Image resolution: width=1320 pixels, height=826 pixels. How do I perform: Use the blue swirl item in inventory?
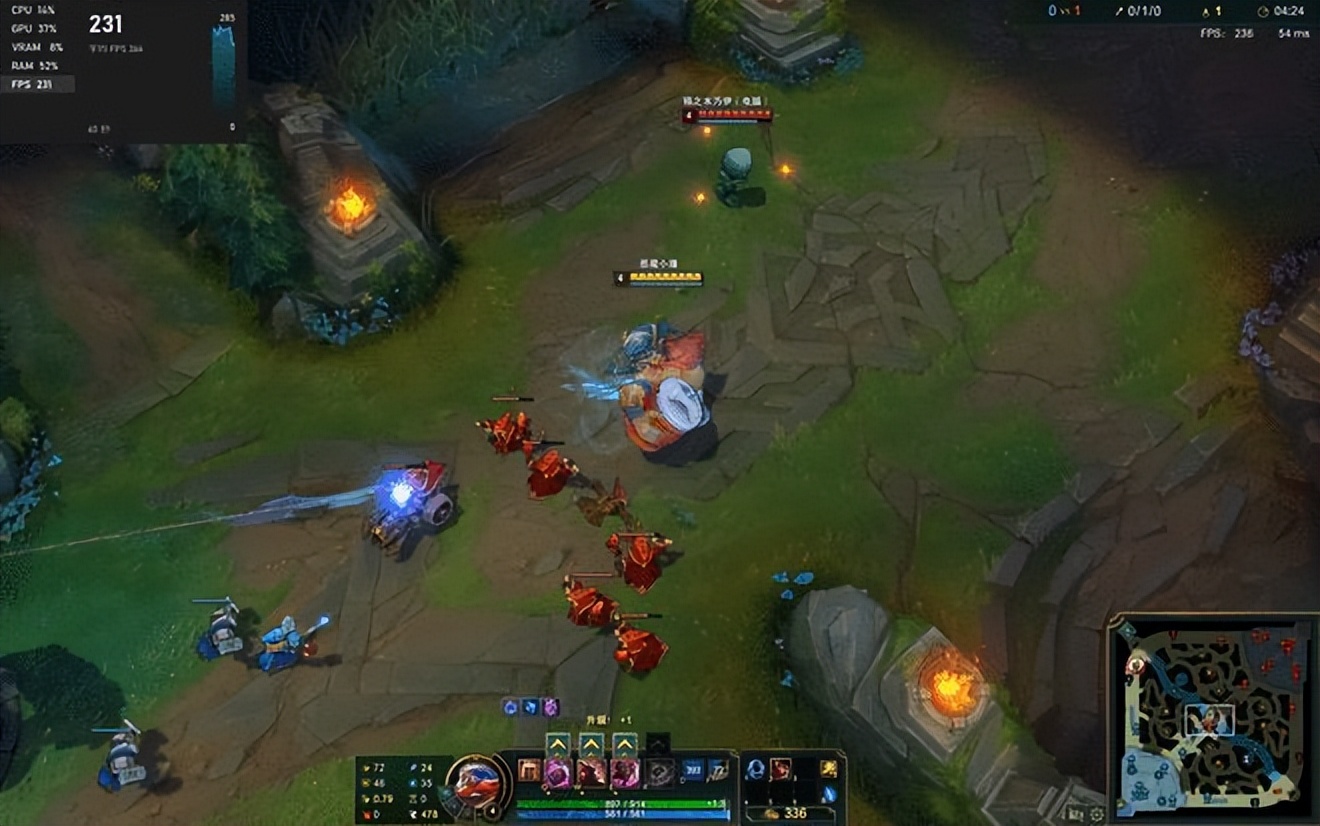(755, 769)
